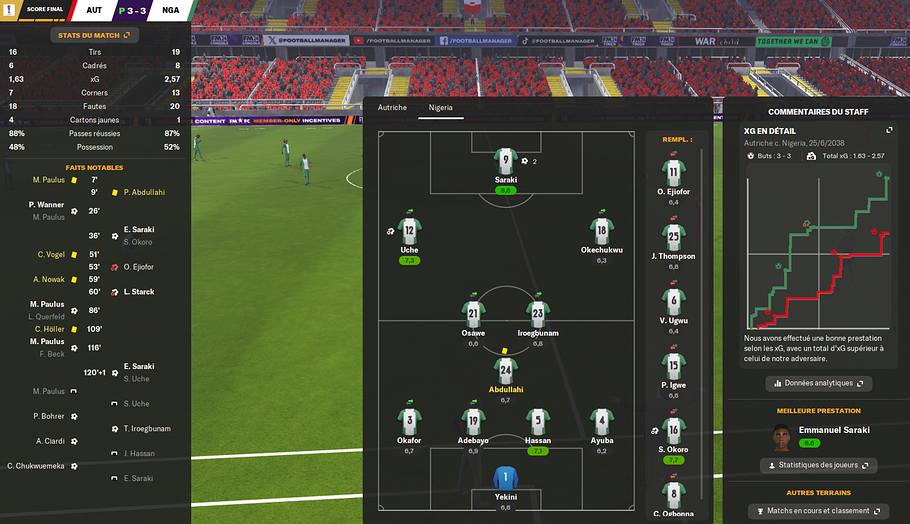The image size is (910, 524).
Task: Open Statistiques des joueurs
Action: click(x=818, y=465)
